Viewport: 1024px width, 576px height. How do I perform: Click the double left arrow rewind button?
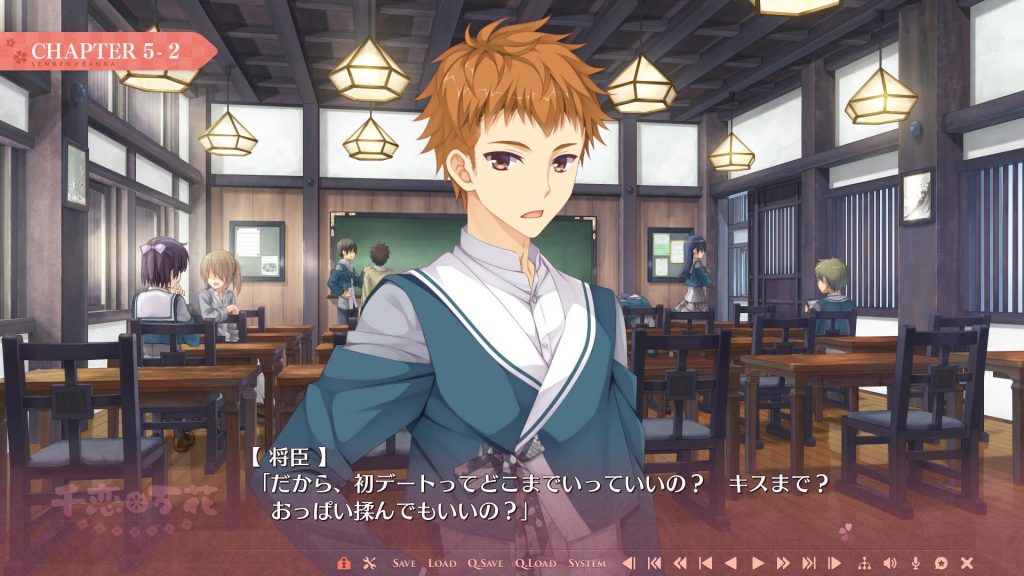(x=680, y=563)
